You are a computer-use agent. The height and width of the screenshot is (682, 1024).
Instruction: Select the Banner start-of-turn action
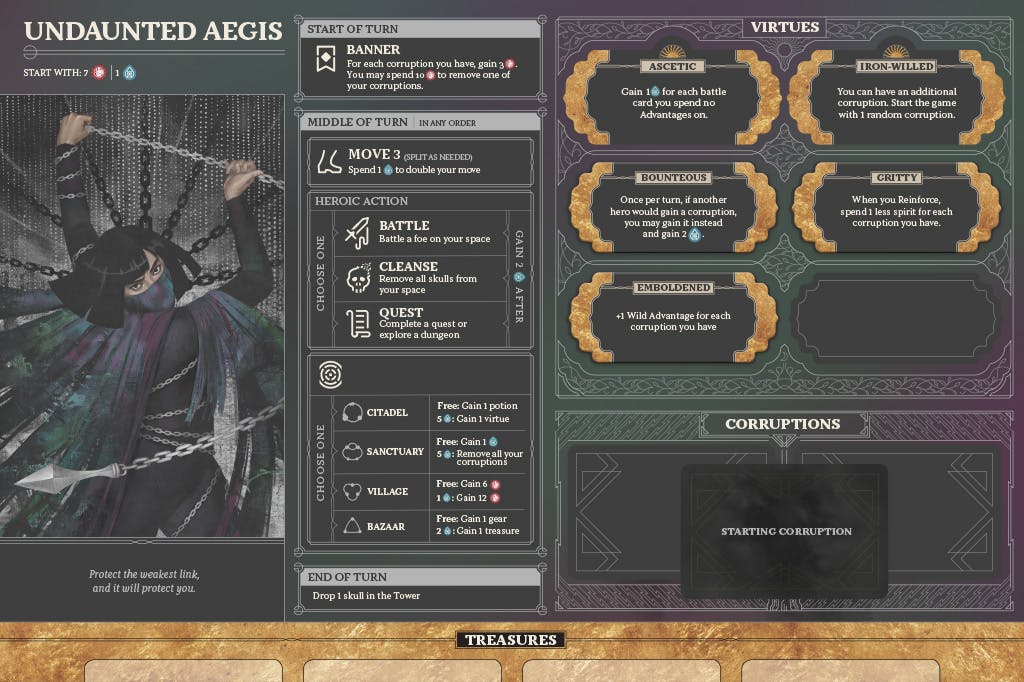(420, 67)
